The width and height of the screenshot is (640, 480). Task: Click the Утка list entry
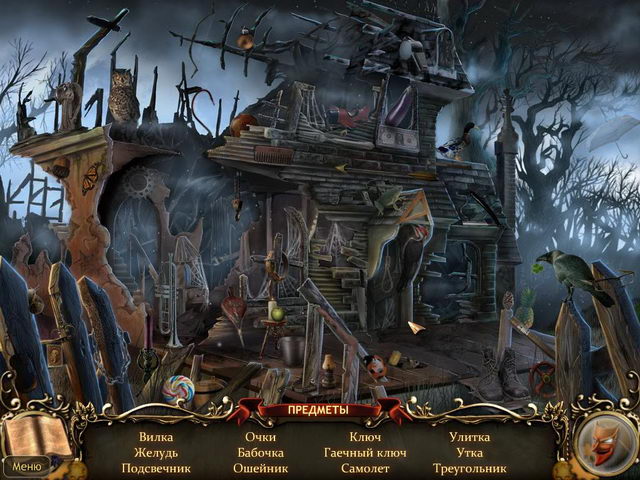[x=469, y=452]
